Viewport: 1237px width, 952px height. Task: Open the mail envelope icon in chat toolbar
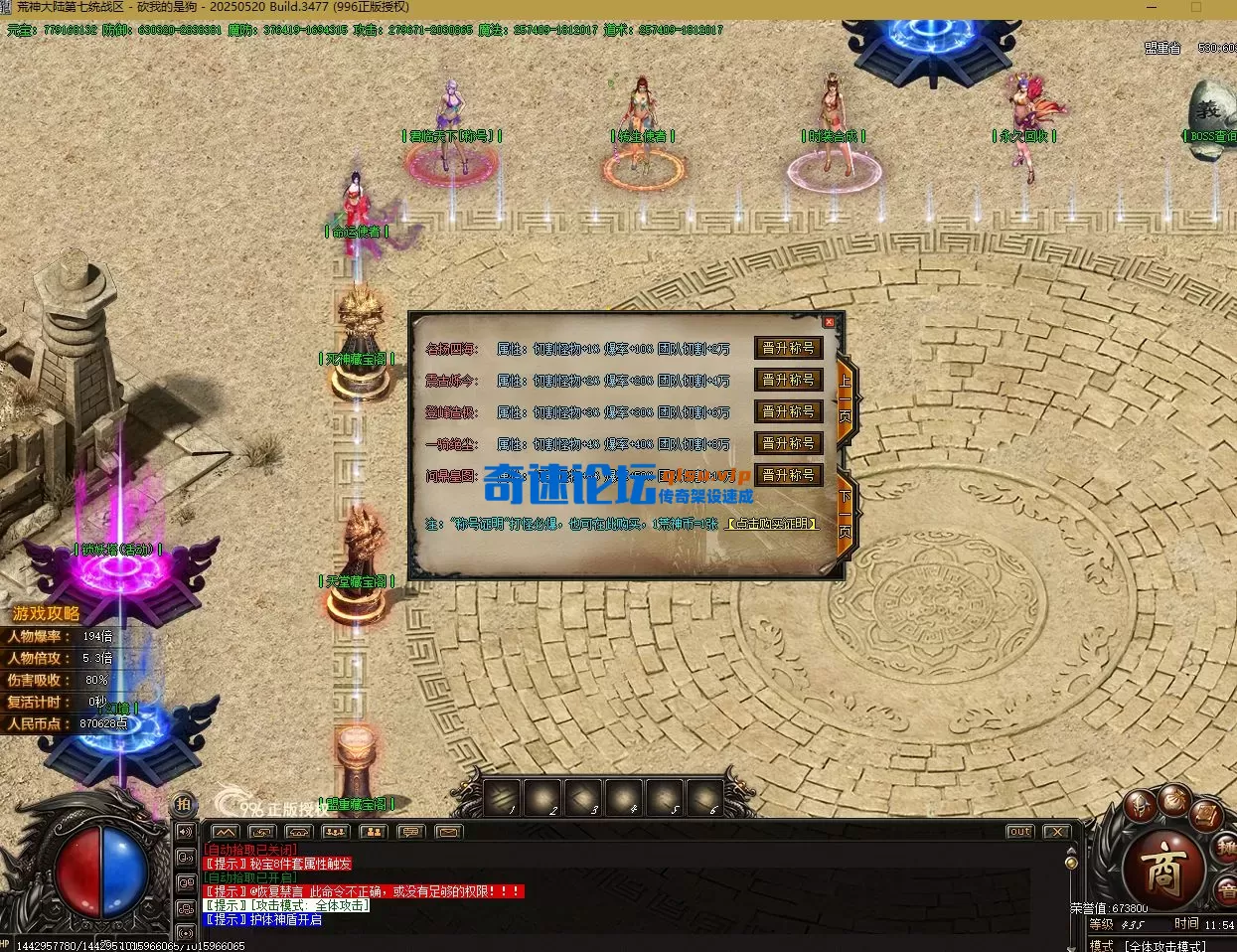448,832
